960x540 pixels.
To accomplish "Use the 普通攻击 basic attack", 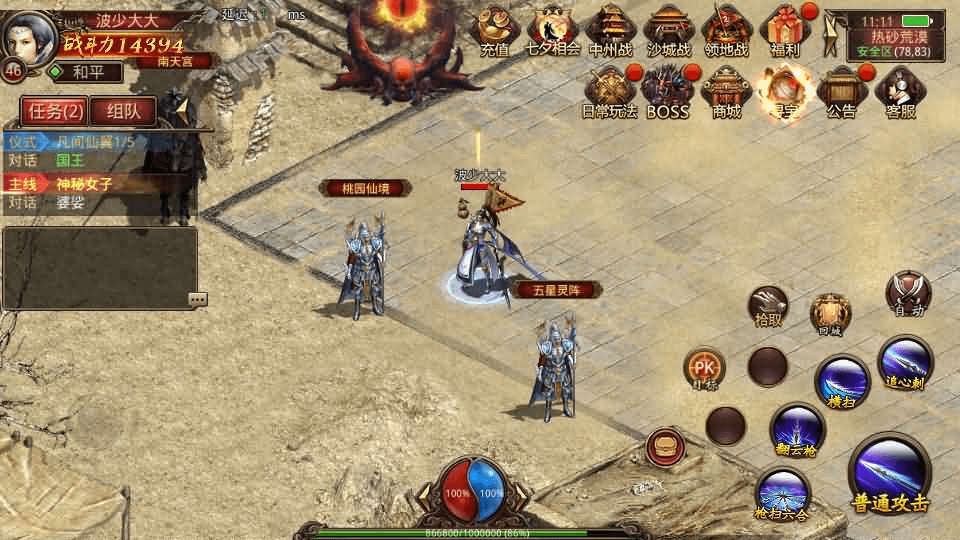I will coord(889,473).
